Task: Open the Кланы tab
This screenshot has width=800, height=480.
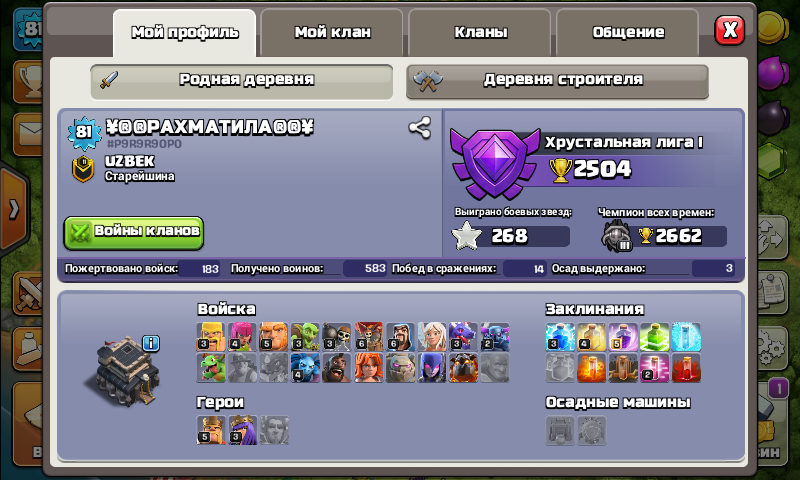Action: pos(480,32)
